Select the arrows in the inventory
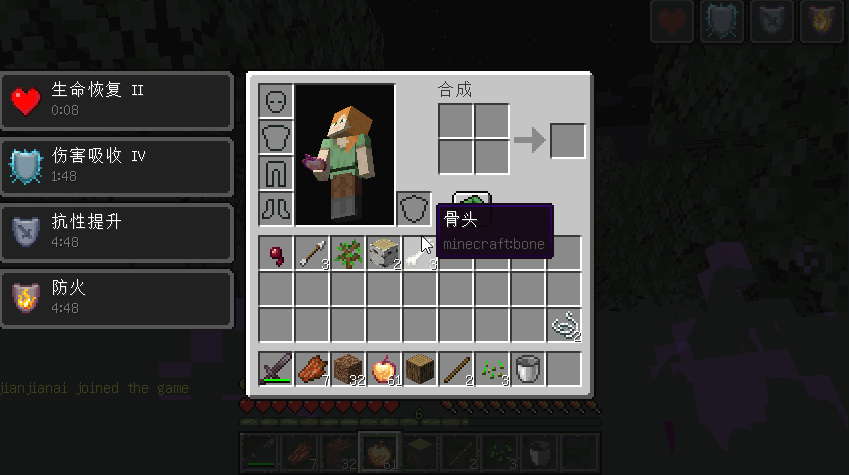849x475 pixels. click(312, 254)
